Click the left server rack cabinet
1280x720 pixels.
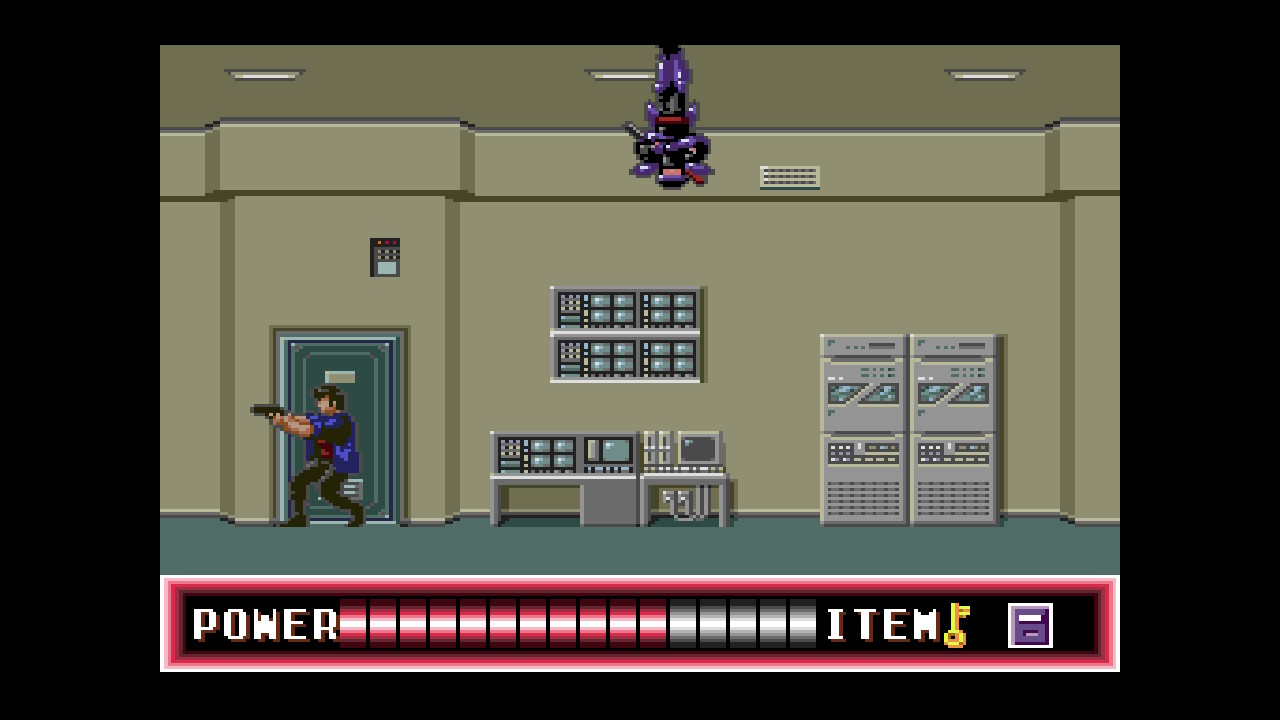(x=862, y=430)
